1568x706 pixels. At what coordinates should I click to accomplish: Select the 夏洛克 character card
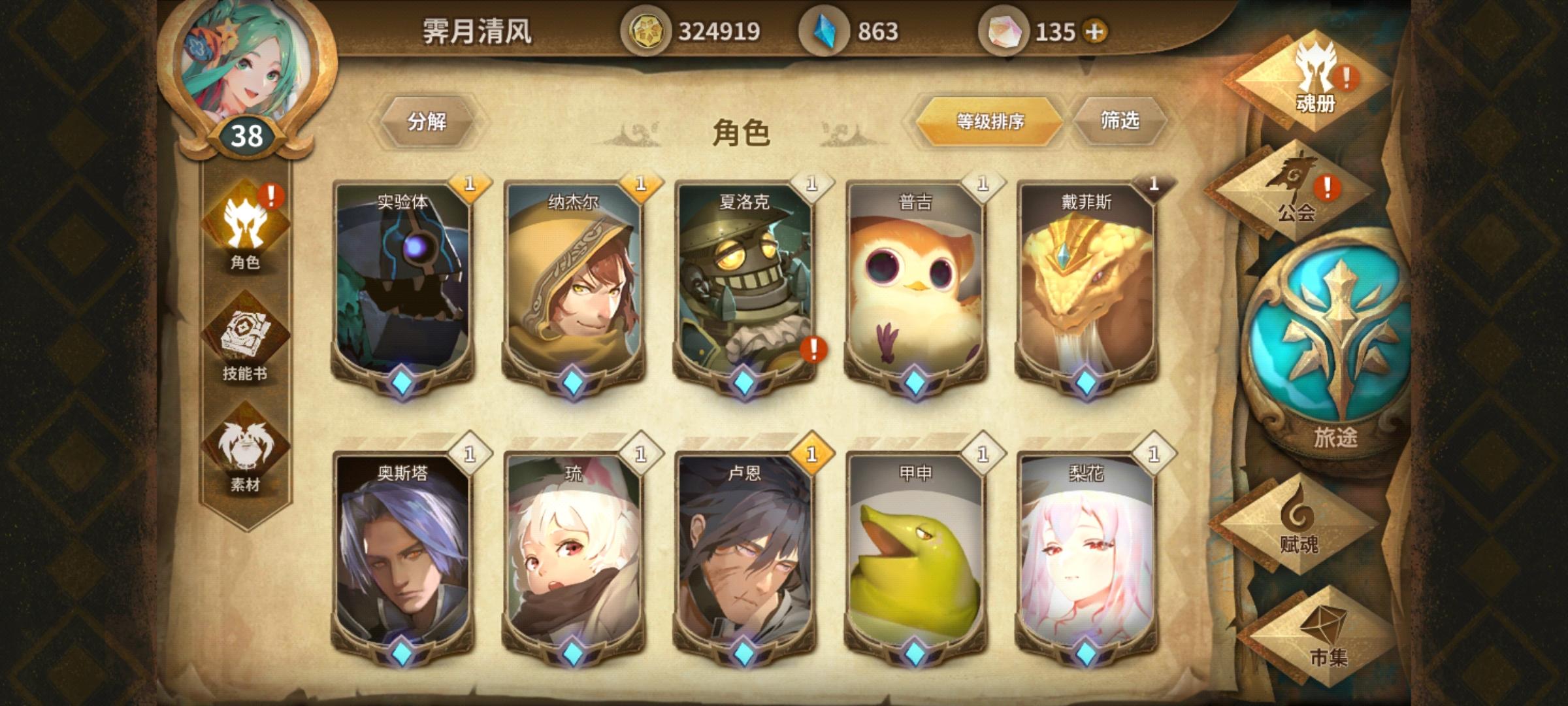pos(745,288)
